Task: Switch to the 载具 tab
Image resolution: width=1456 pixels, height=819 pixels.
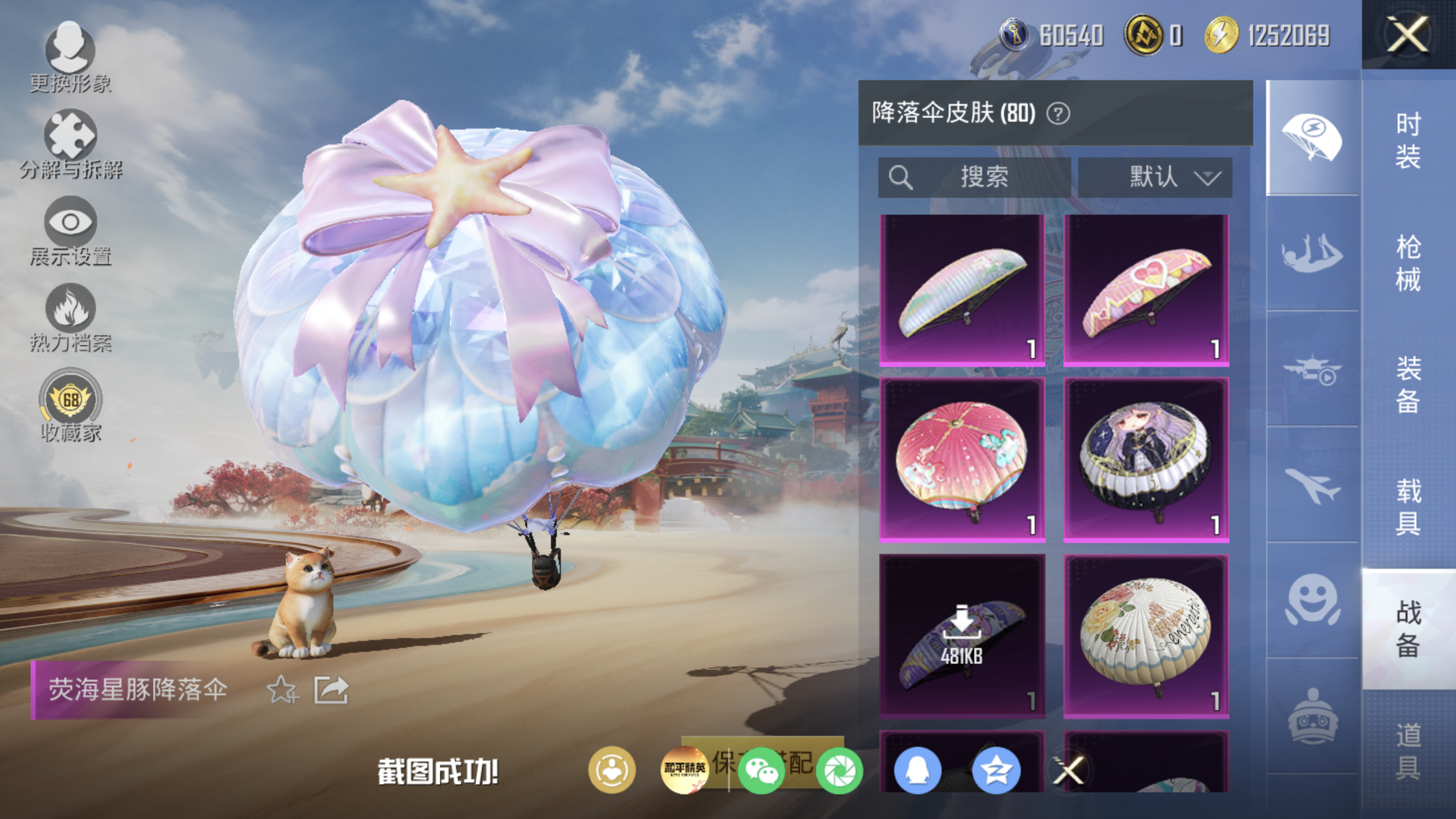Action: [1409, 506]
